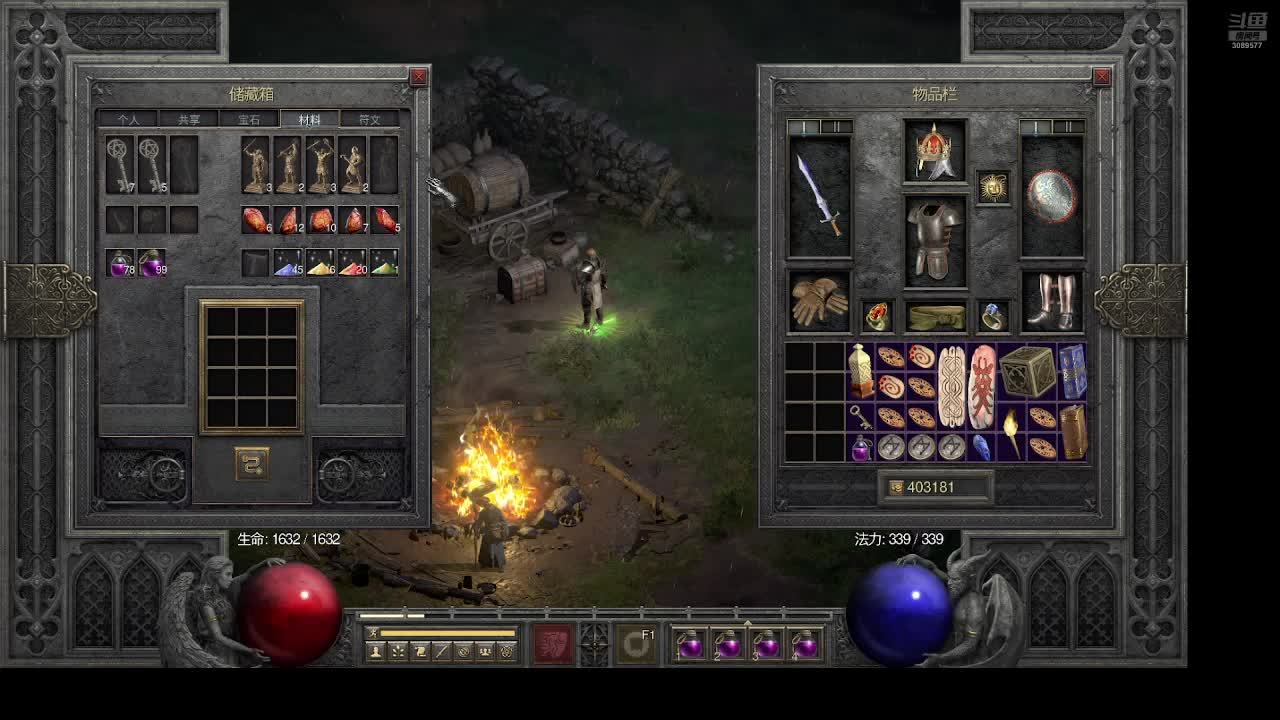Click the transmute button below the grid
This screenshot has width=1280, height=720.
[x=252, y=463]
